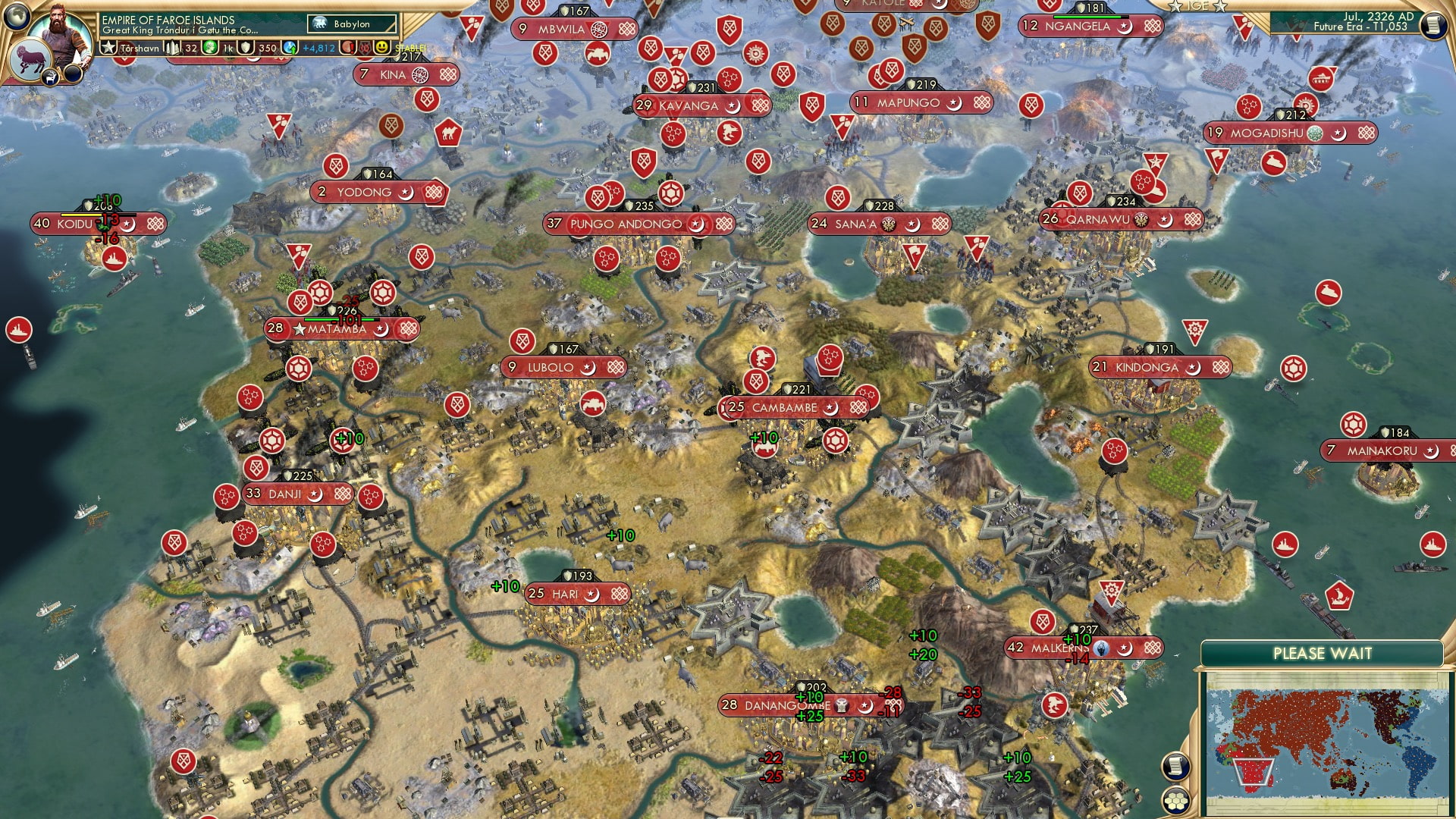Click the gold treasury coin icon showing 1k
This screenshot has height=819, width=1456.
pyautogui.click(x=209, y=46)
